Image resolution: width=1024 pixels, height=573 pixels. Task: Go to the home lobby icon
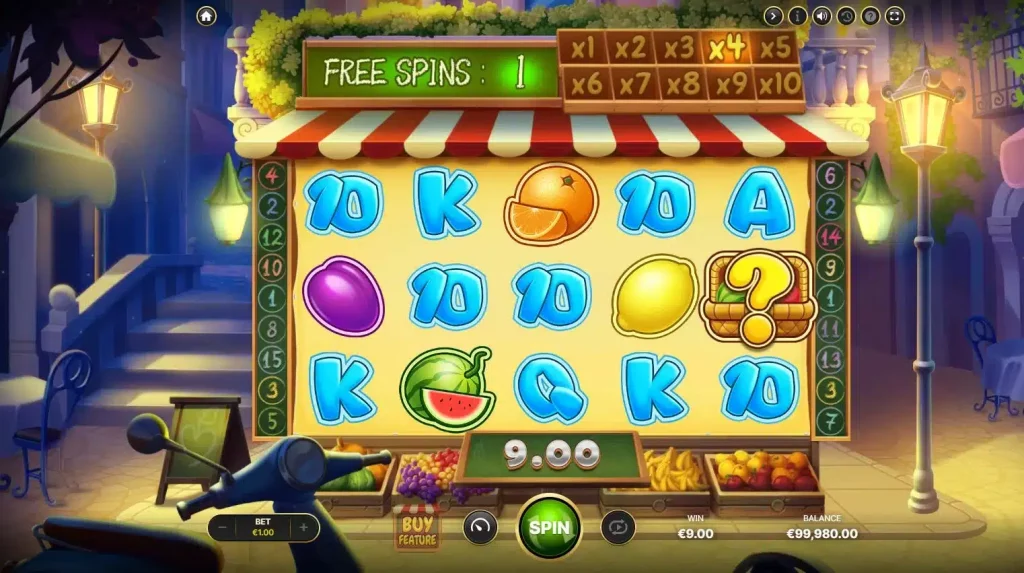(207, 16)
